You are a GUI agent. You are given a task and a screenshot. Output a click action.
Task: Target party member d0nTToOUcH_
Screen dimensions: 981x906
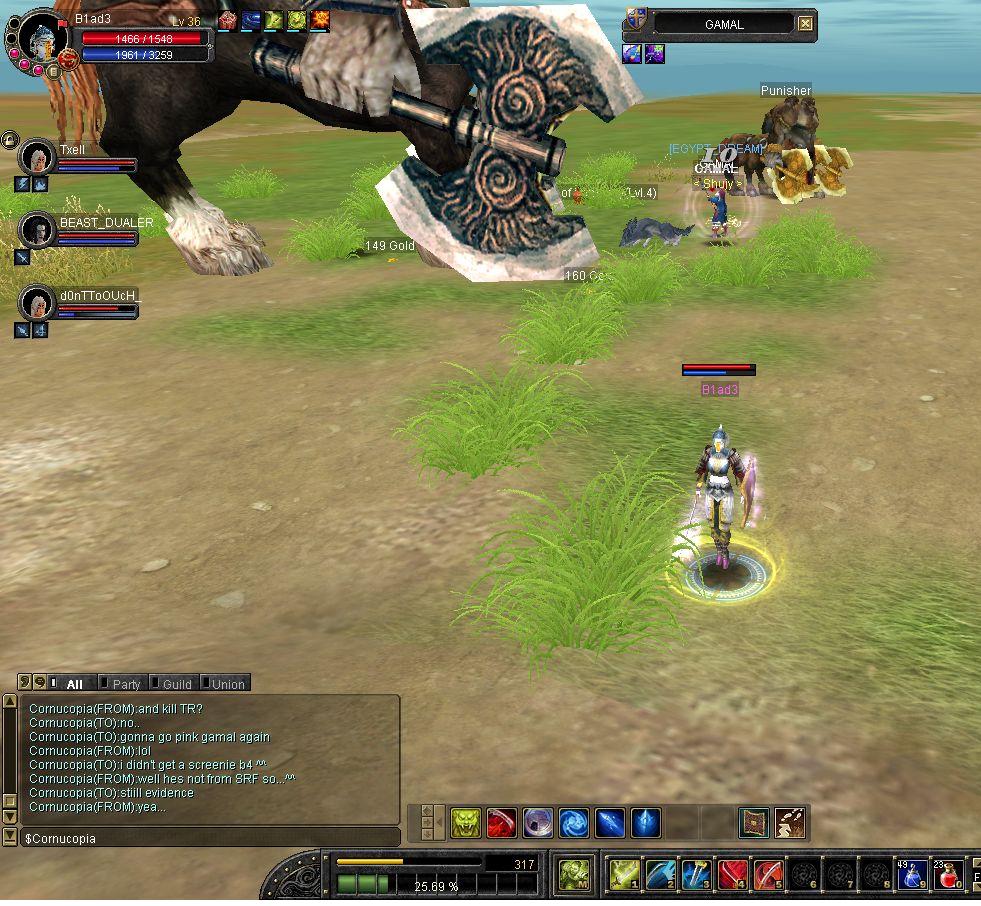click(38, 302)
